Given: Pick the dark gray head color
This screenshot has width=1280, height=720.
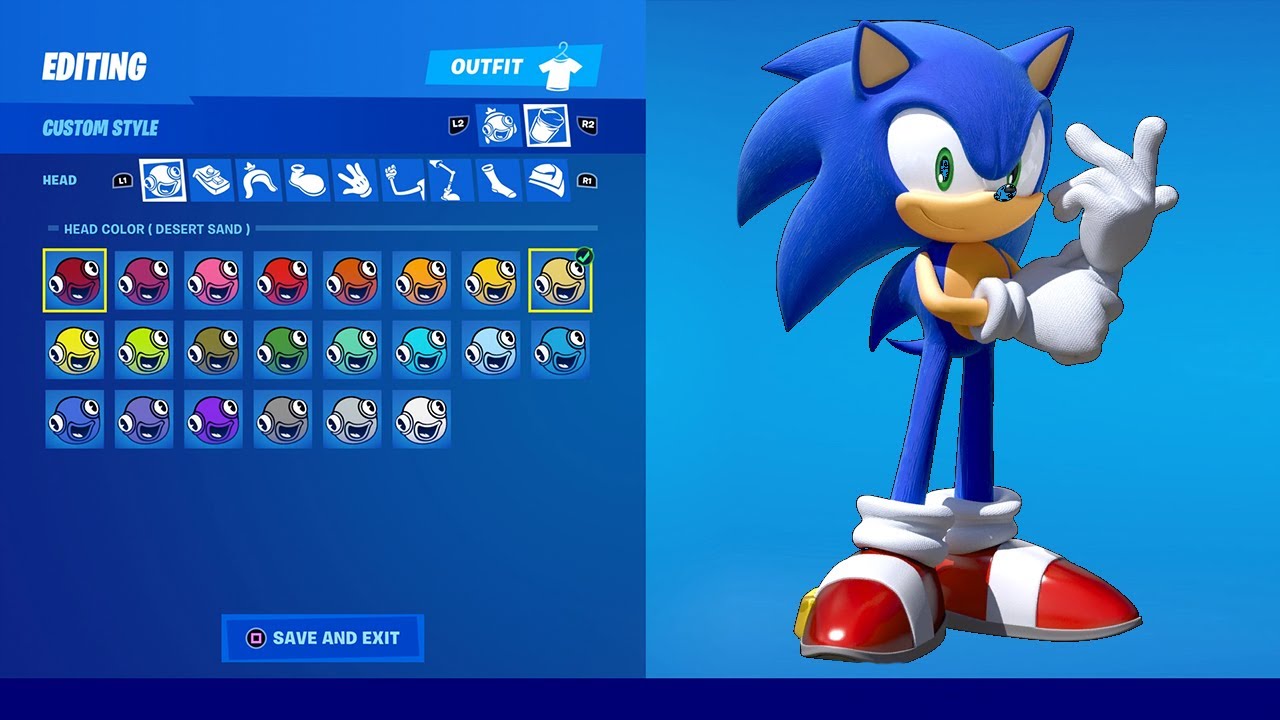Looking at the screenshot, I should [x=283, y=418].
